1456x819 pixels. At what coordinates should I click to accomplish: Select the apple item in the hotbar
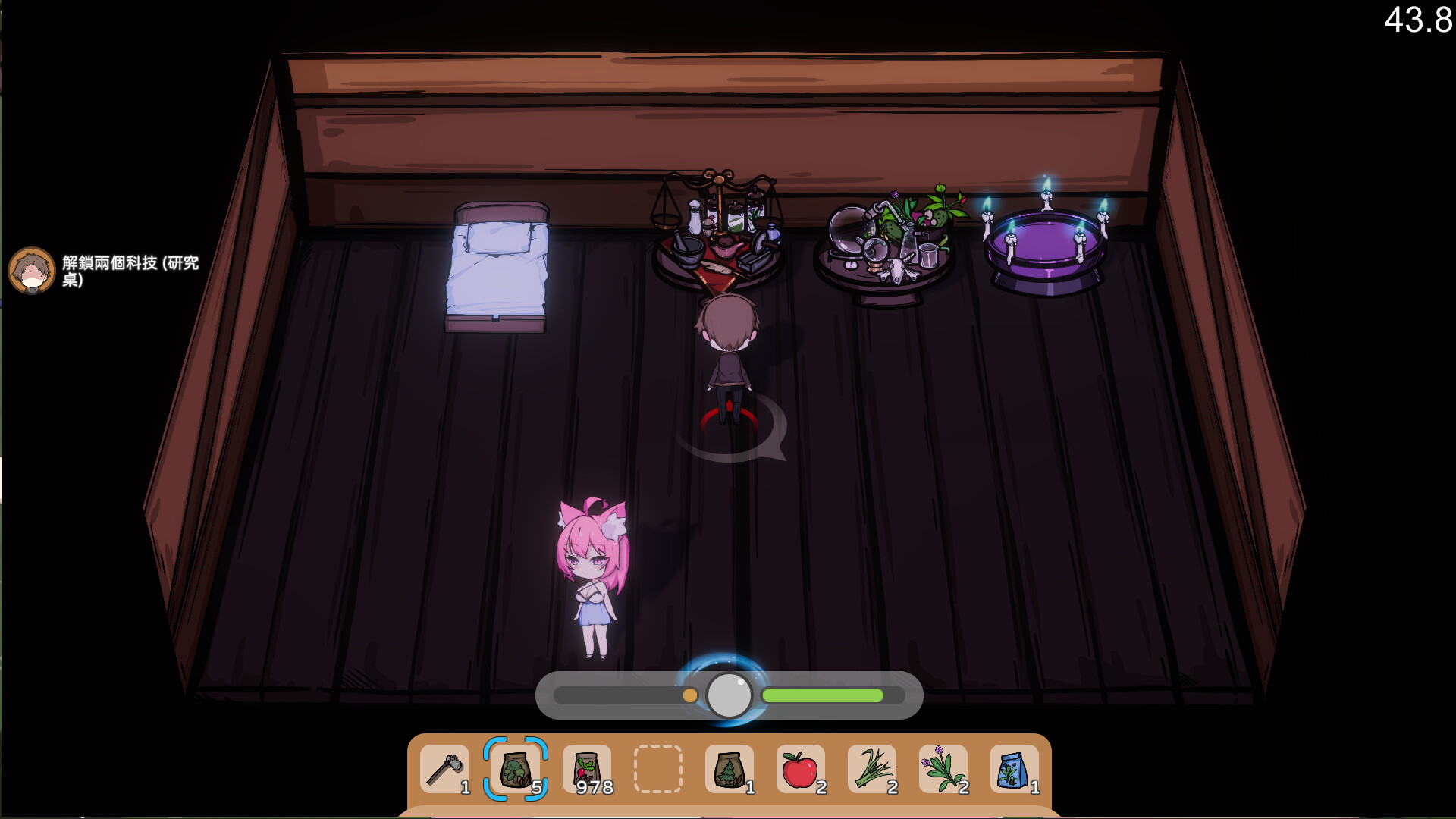click(800, 769)
